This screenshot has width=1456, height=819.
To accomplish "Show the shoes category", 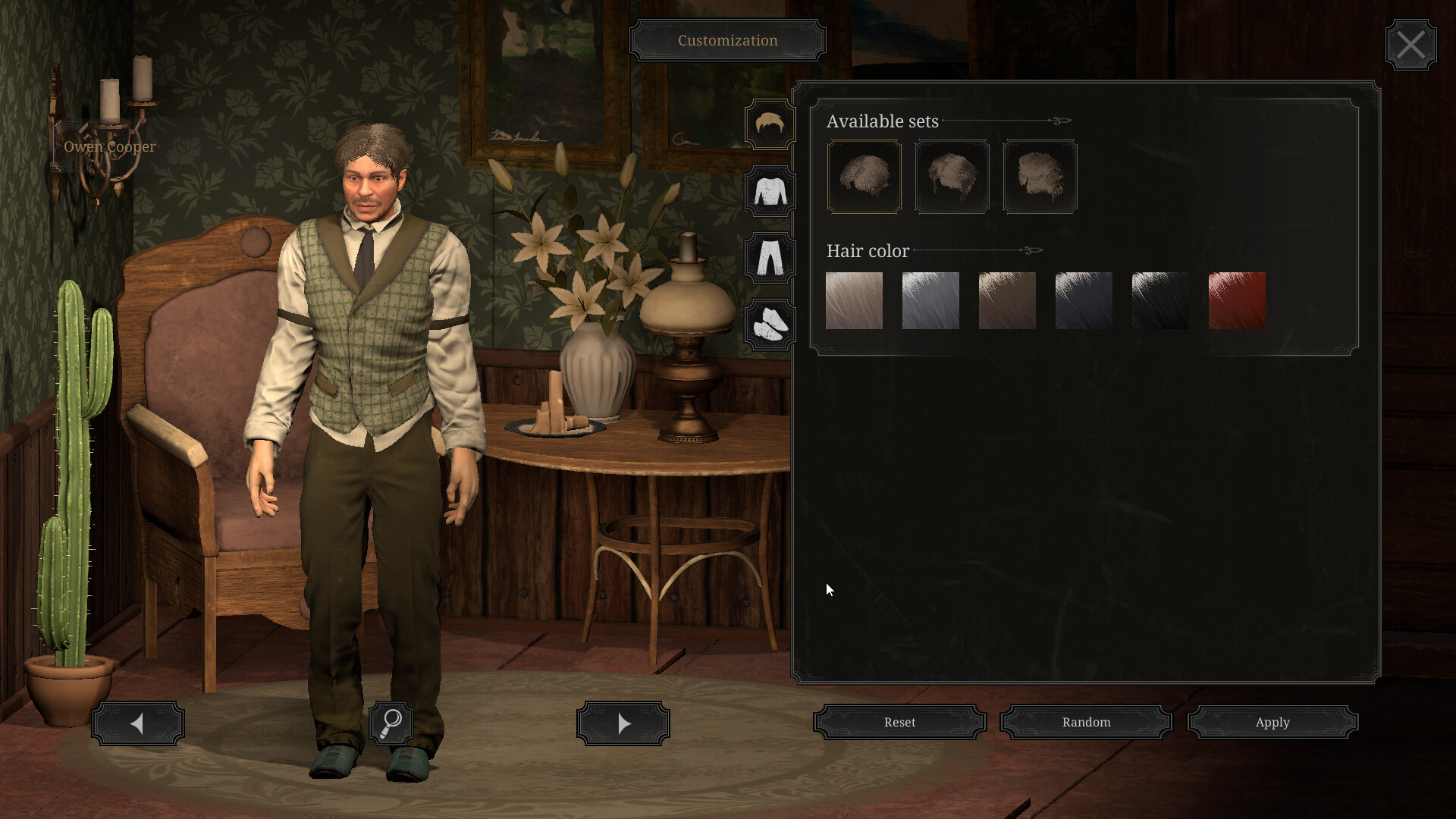I will (x=770, y=325).
